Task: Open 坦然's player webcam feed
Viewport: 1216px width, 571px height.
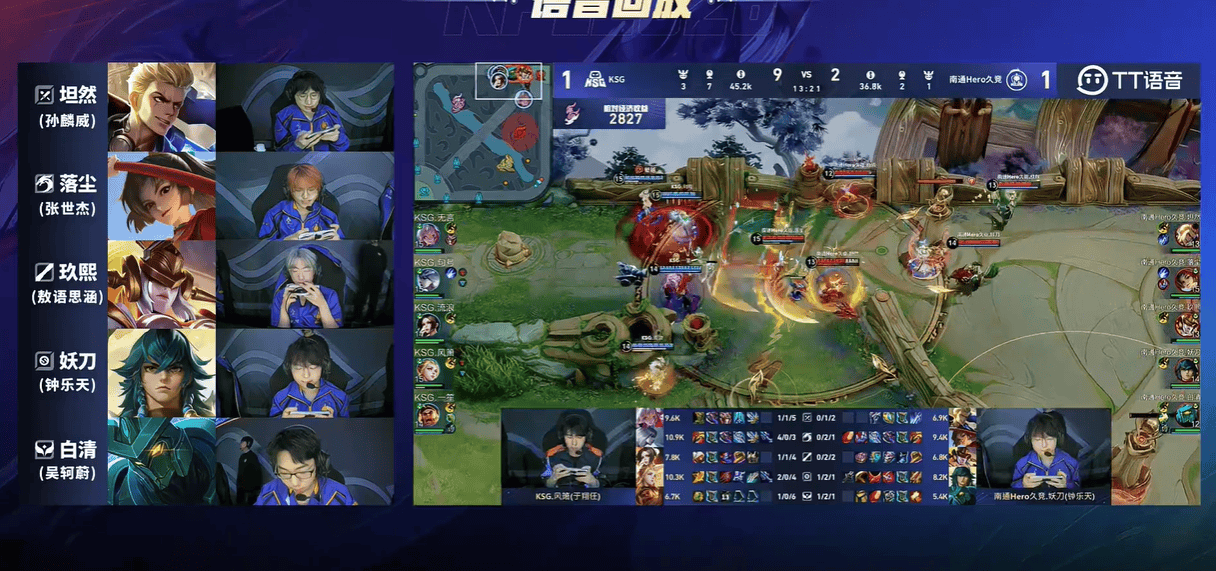Action: (305, 107)
